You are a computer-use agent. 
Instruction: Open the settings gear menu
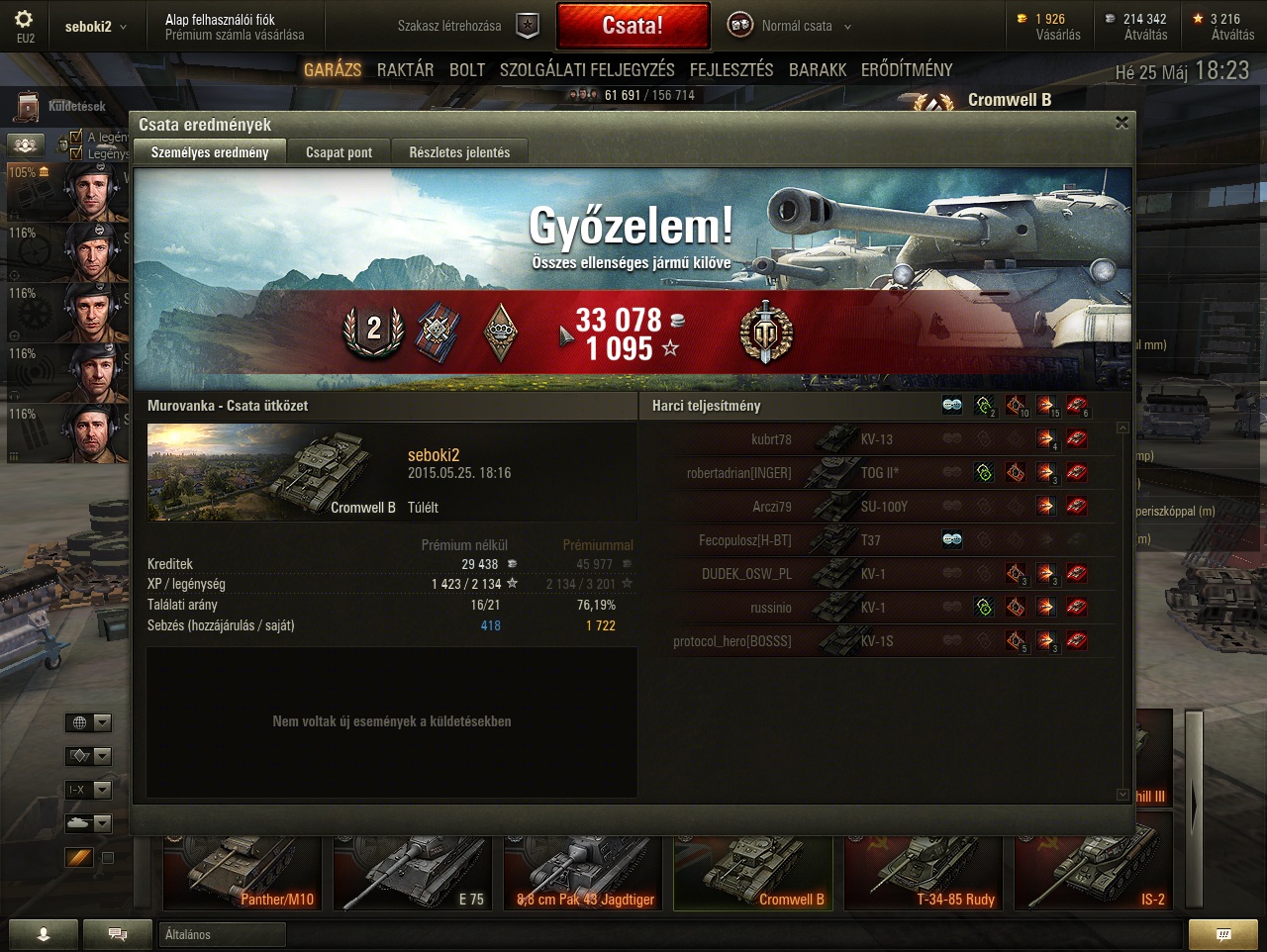pos(25,20)
